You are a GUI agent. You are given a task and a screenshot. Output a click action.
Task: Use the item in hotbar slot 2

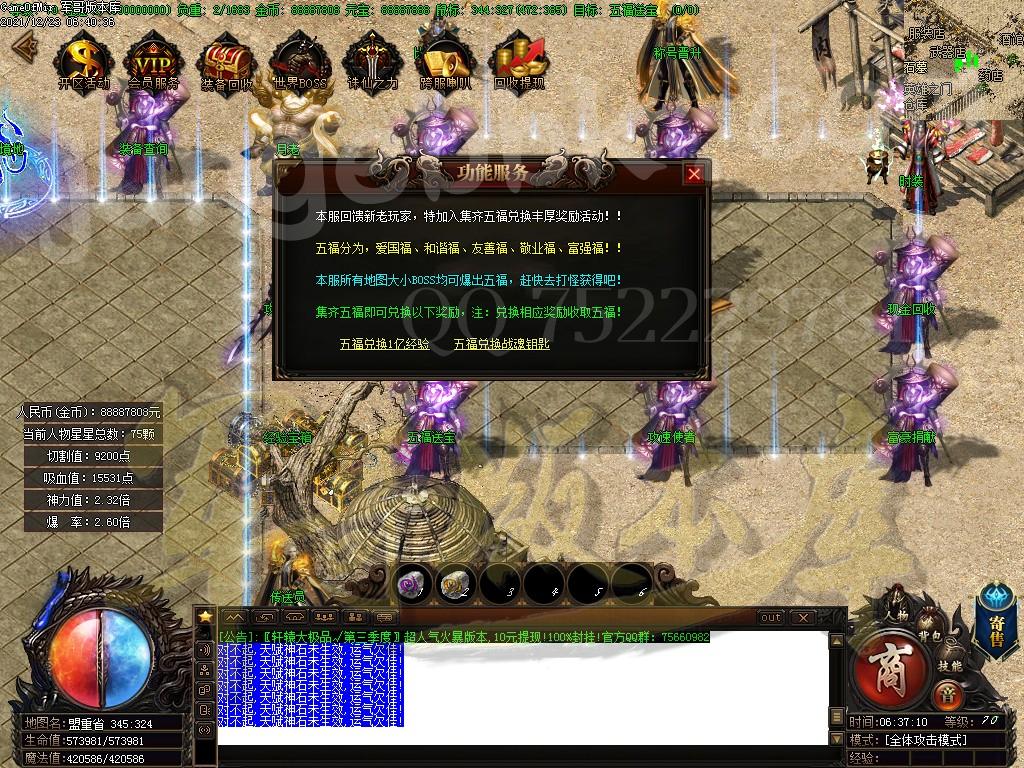coord(454,583)
